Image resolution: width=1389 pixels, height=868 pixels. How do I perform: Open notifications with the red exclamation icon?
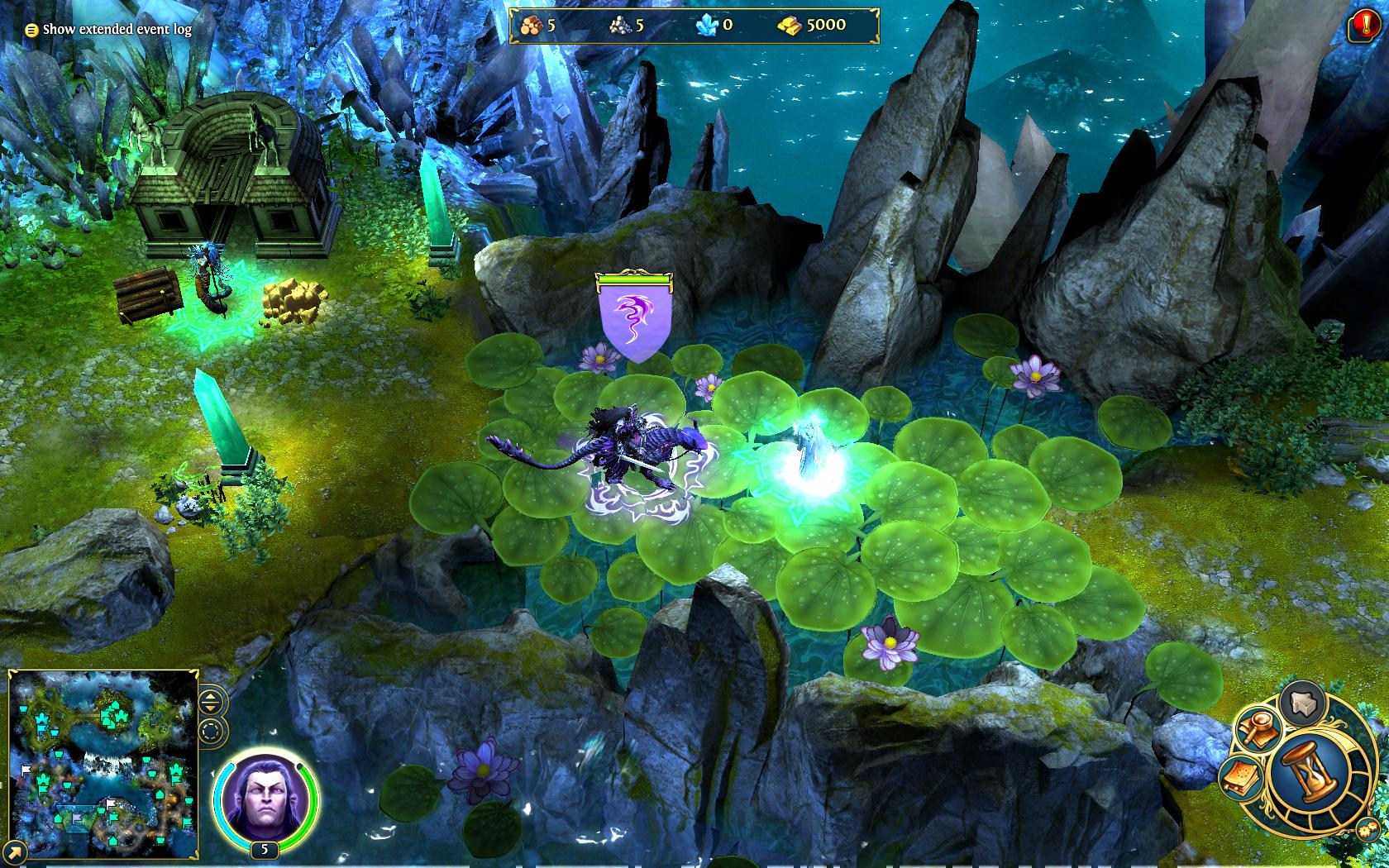(1365, 24)
